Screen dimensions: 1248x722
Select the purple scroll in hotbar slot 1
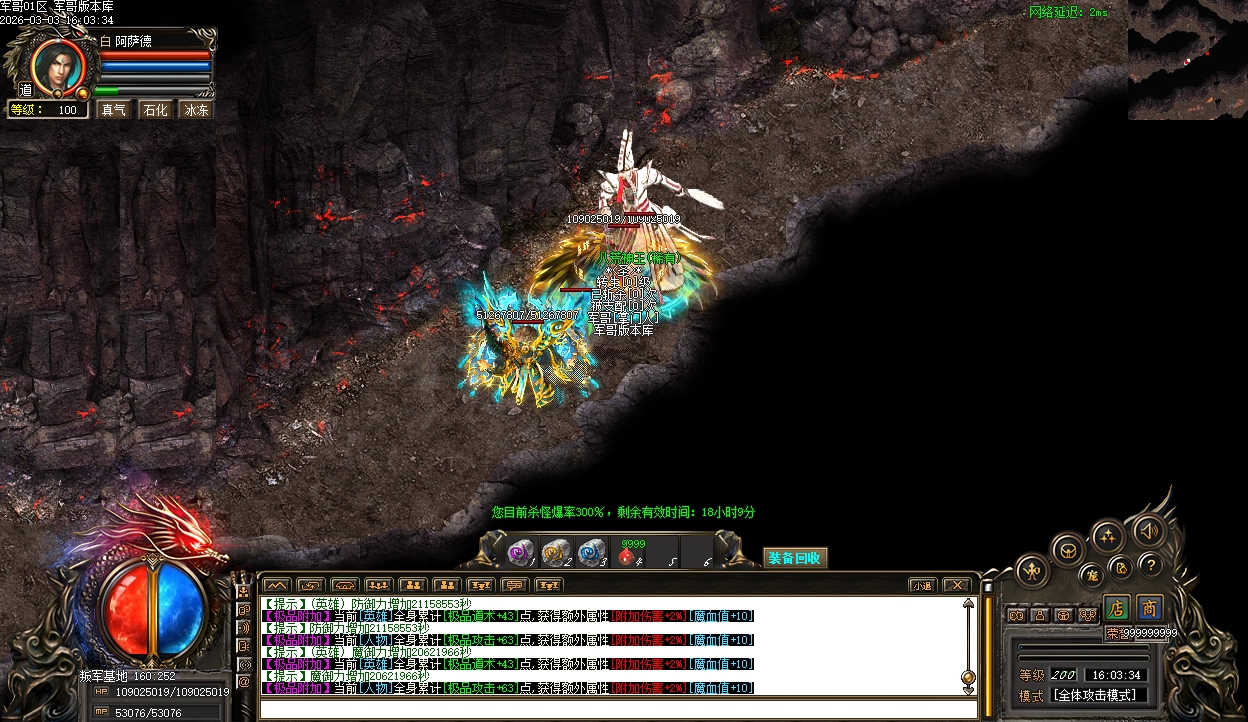tap(521, 552)
